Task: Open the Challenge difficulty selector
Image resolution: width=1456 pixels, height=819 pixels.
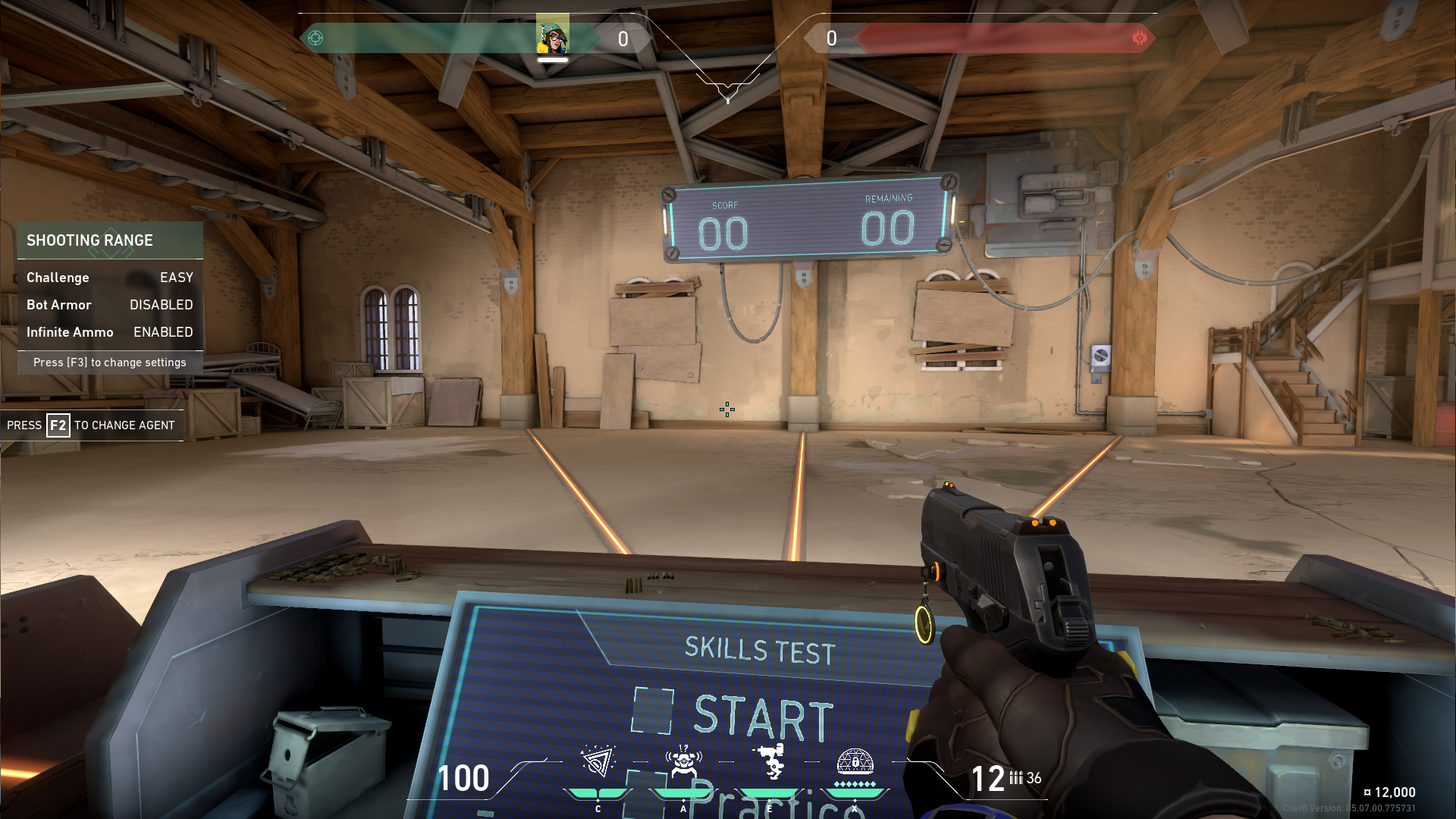Action: (x=175, y=278)
